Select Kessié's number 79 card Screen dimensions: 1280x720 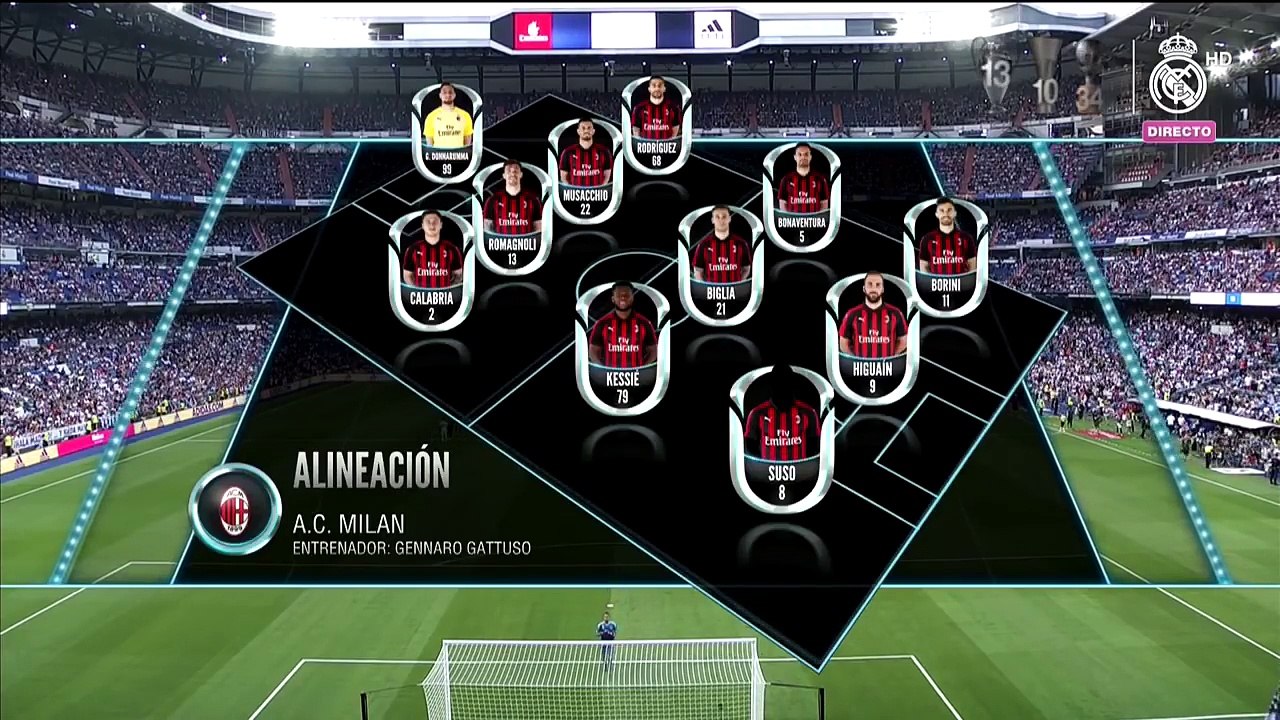(622, 347)
